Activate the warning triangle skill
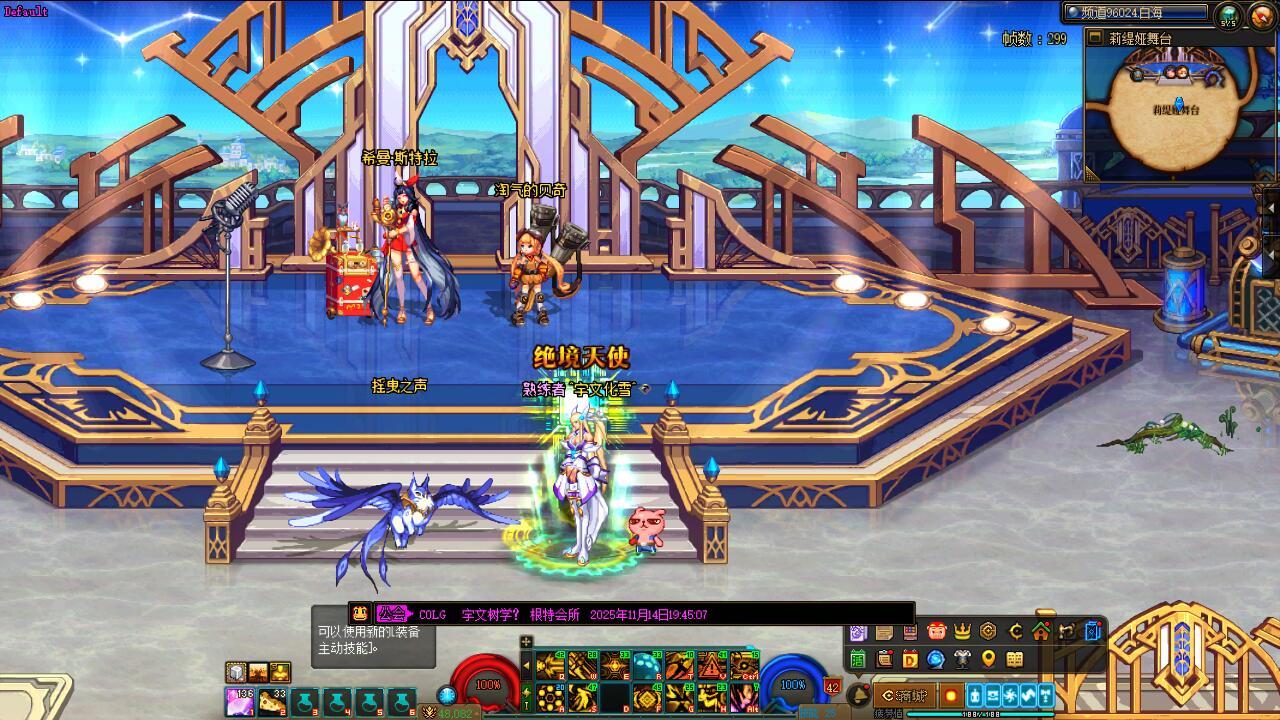Screen dimensions: 1280x720 click(x=711, y=665)
